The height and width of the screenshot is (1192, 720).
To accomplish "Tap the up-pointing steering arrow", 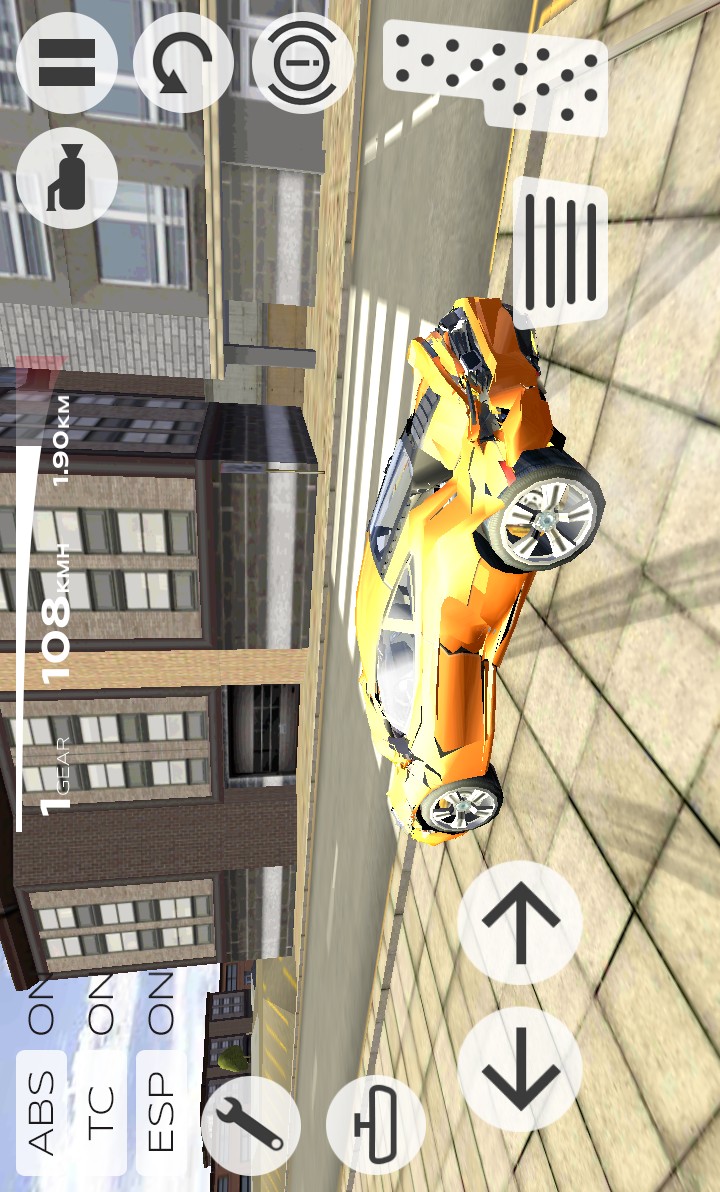I will pos(520,922).
